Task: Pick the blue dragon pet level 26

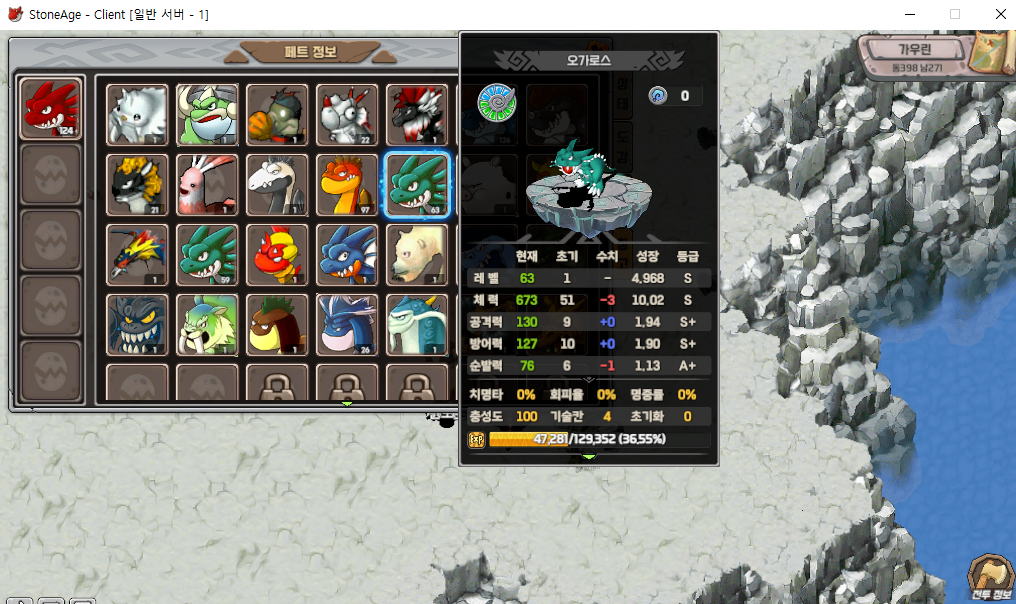Action: point(347,325)
